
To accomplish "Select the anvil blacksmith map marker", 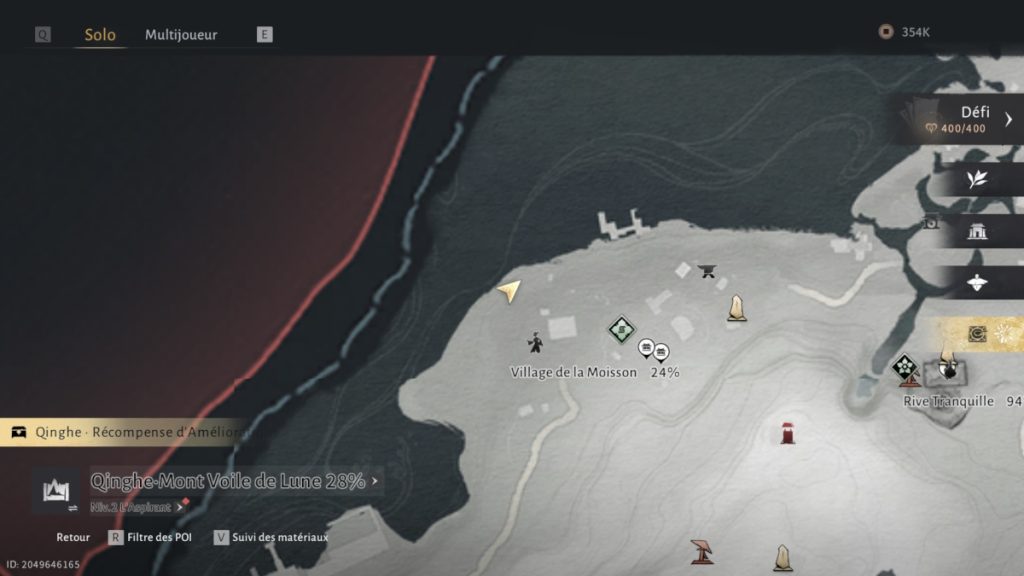I will (708, 270).
